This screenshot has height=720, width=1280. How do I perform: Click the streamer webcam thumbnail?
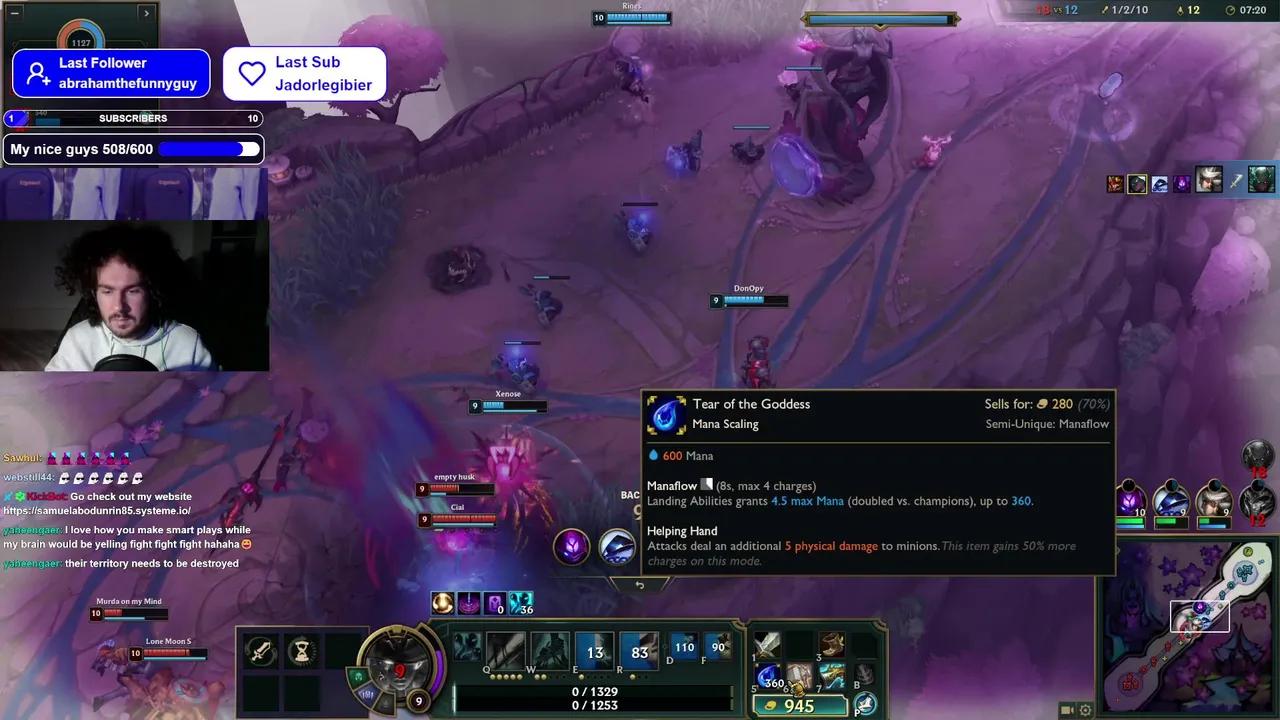134,295
